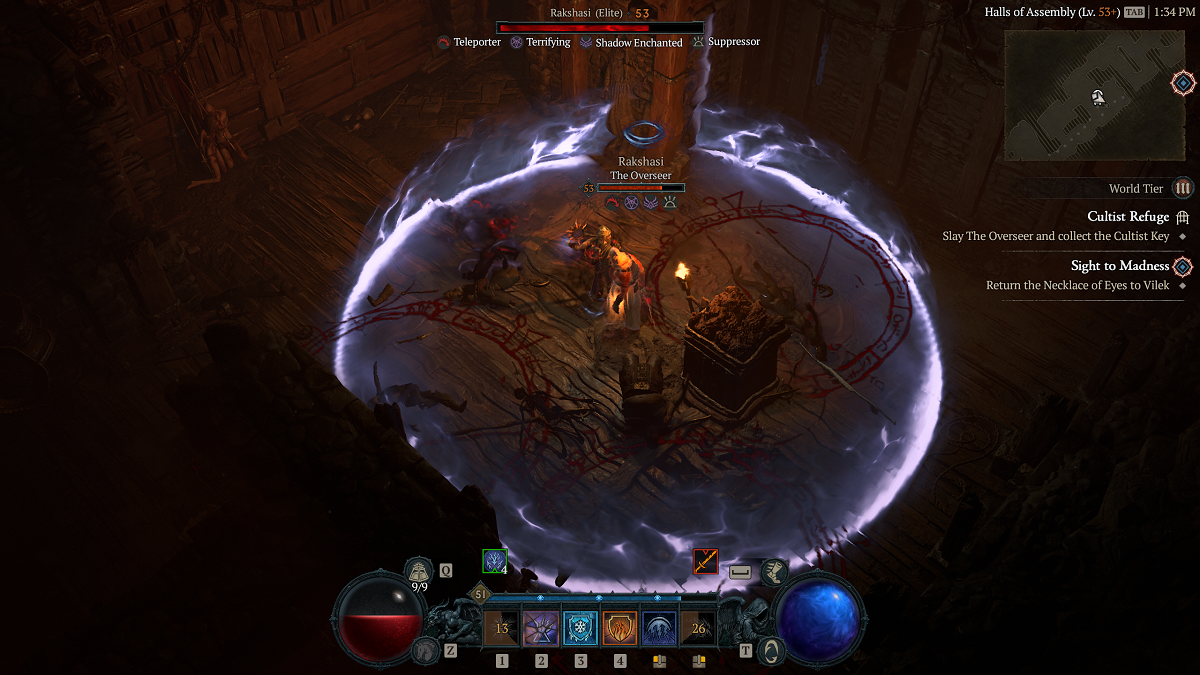Open the dungeon minimap
This screenshot has height=675, width=1200.
(1093, 95)
